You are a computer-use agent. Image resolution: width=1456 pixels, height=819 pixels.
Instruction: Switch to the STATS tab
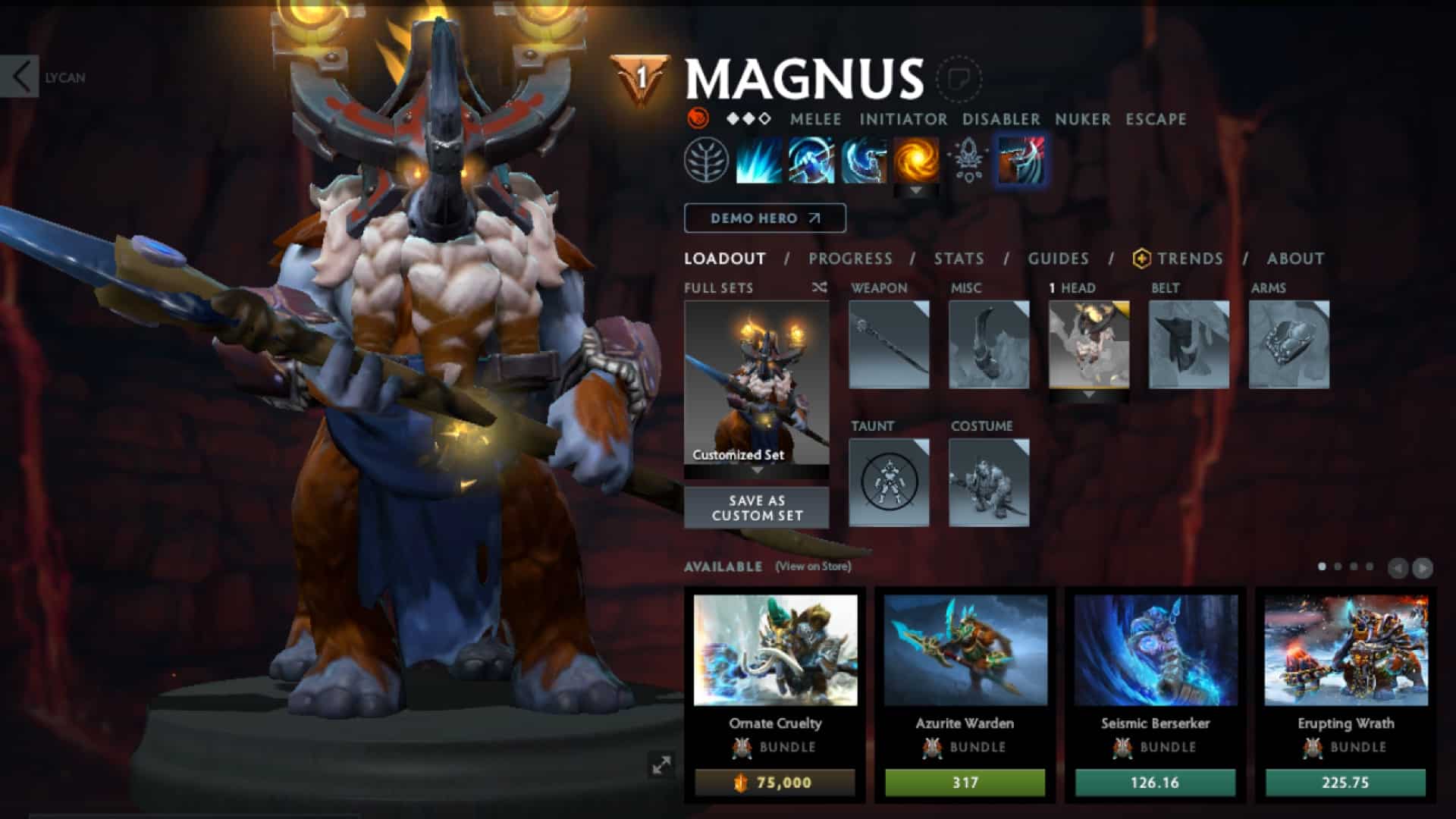958,259
